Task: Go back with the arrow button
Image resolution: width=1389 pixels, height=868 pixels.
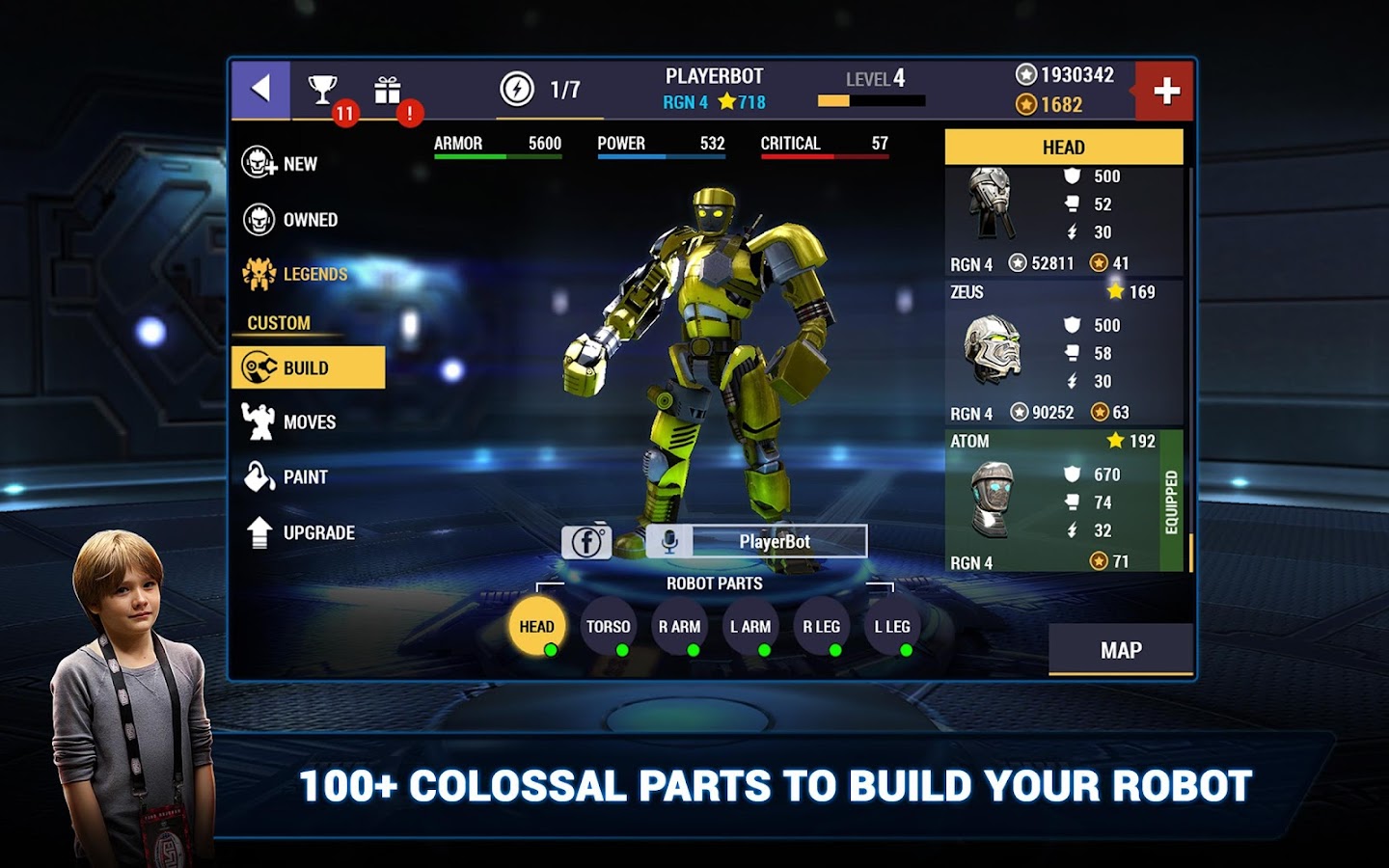Action: coord(260,90)
